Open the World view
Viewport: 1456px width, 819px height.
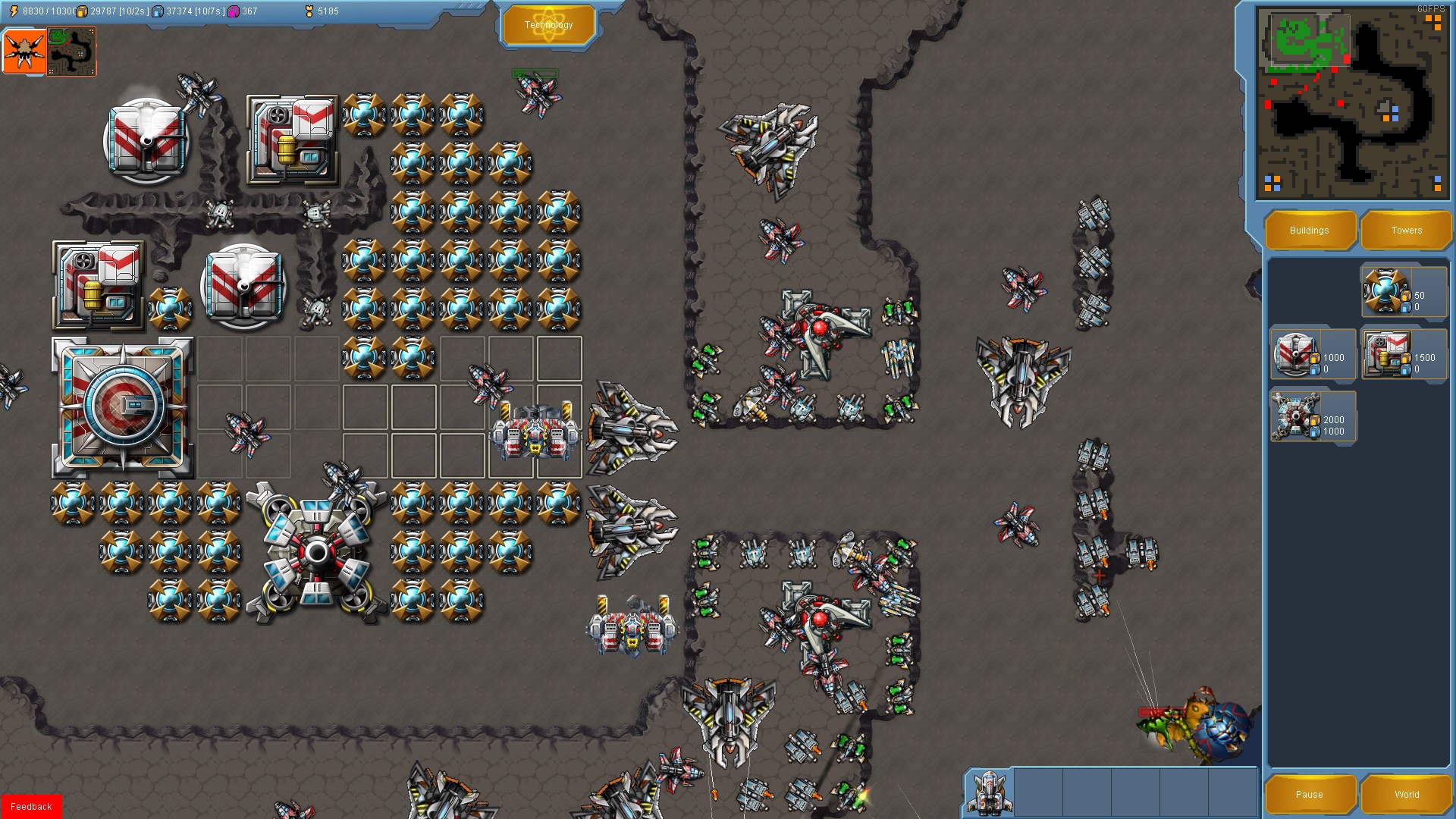1406,794
